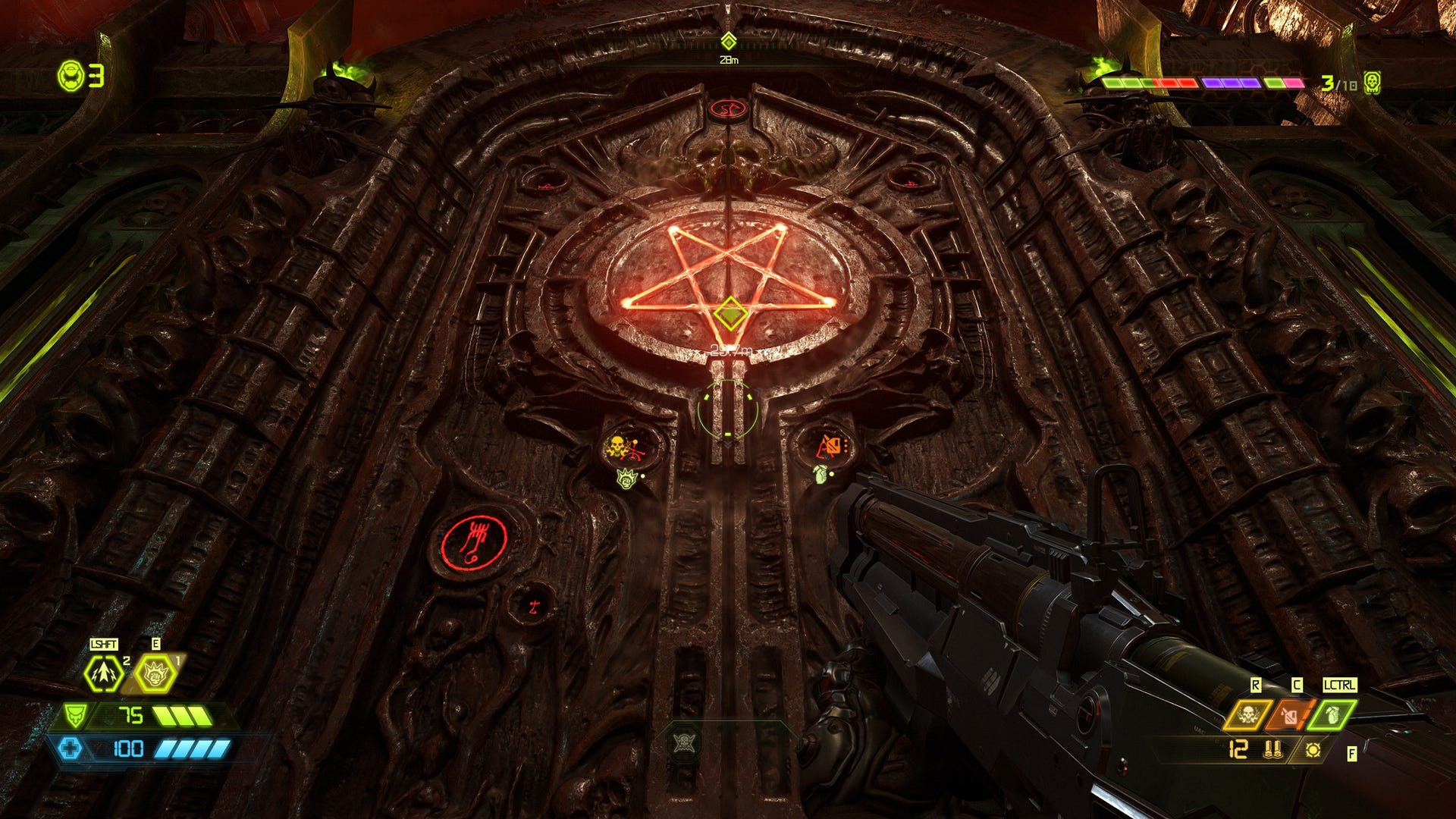This screenshot has height=819, width=1456.
Task: Select the extra lives helmet icon
Action: tap(71, 75)
